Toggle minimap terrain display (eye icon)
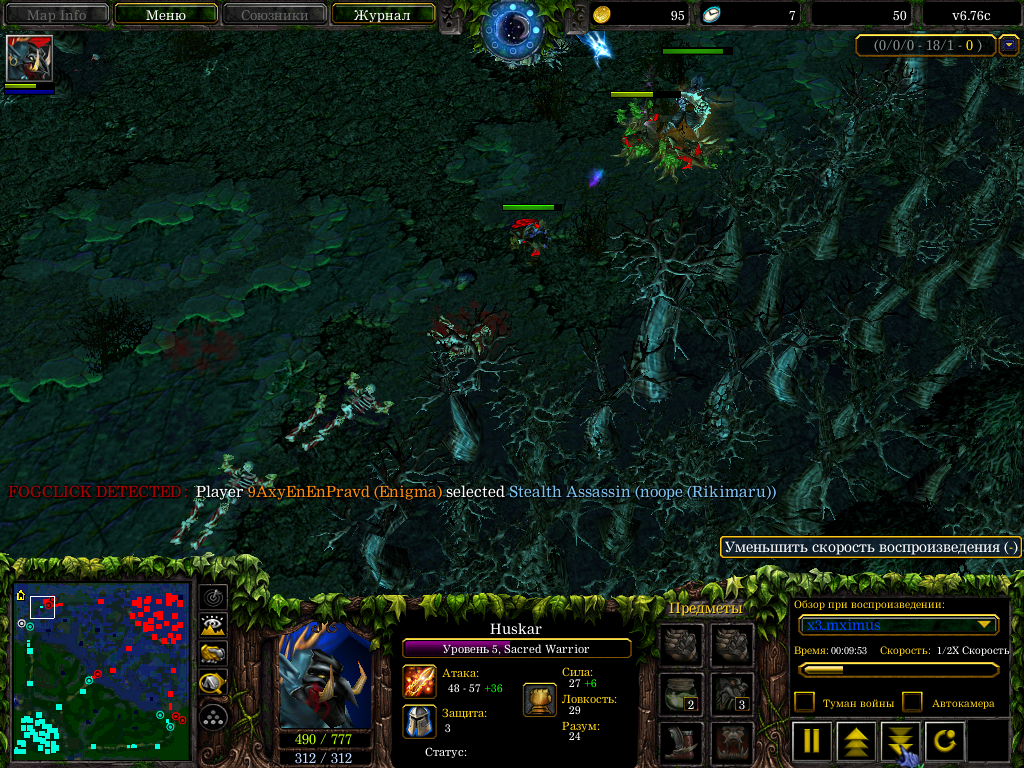 tap(212, 626)
